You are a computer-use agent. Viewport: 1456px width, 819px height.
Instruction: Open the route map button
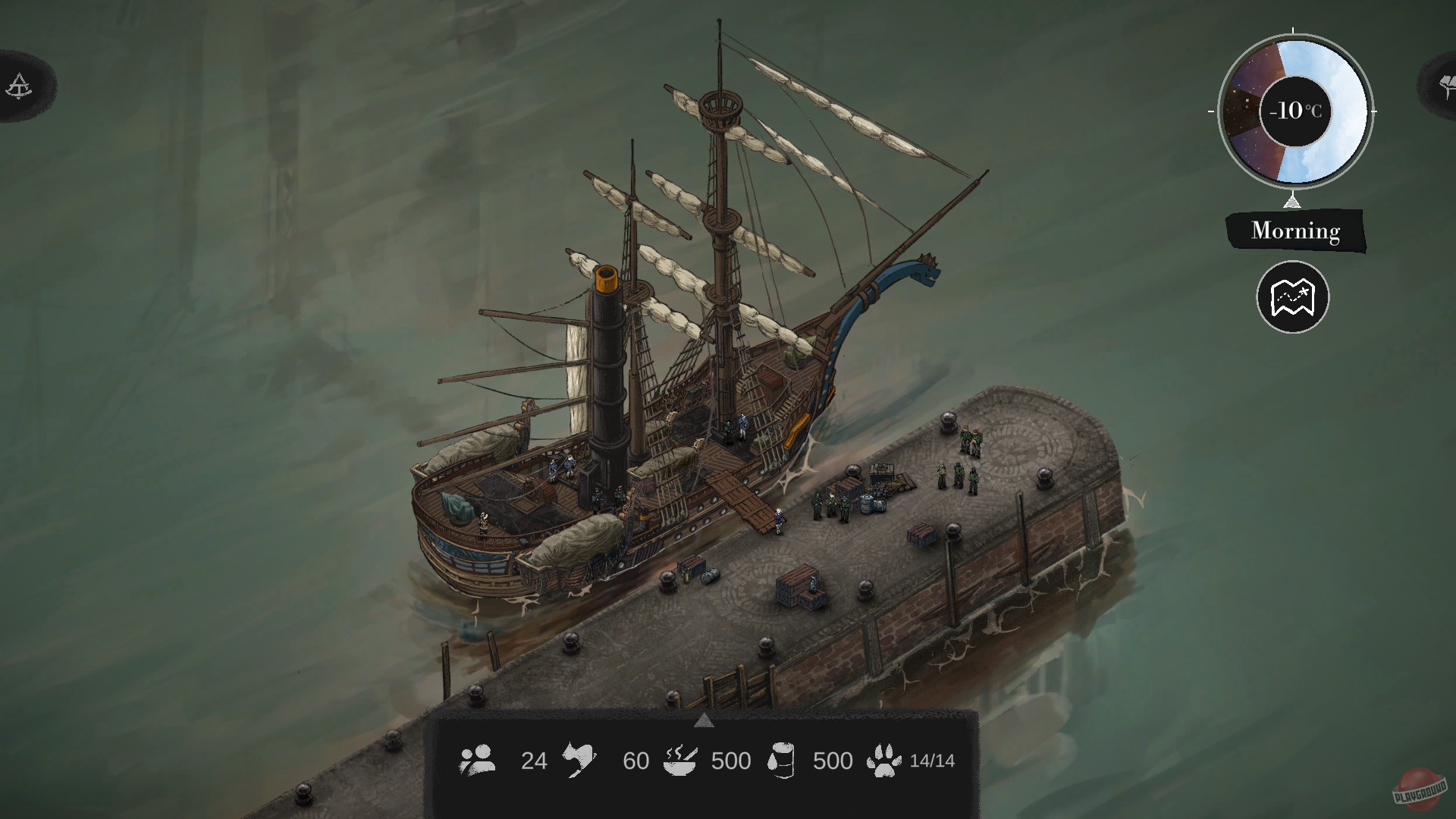(x=1292, y=297)
